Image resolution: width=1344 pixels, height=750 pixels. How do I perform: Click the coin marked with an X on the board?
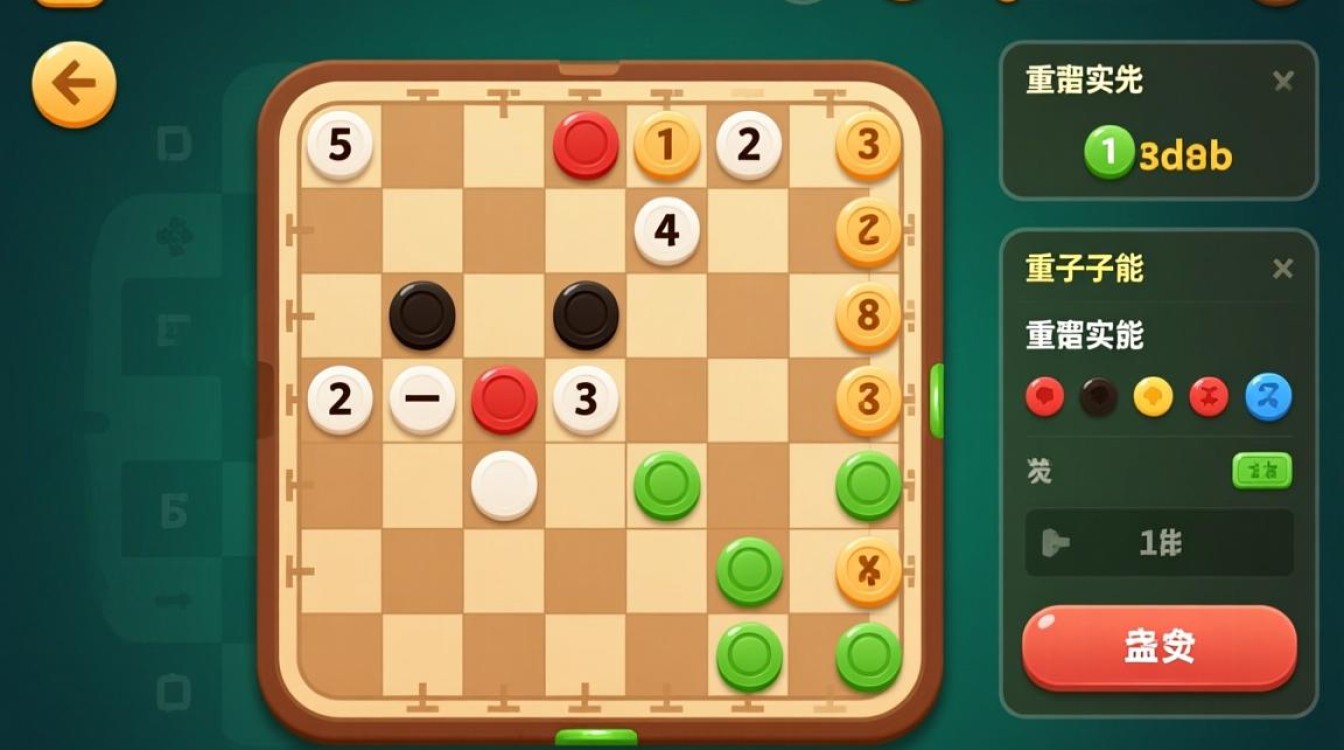(x=867, y=573)
